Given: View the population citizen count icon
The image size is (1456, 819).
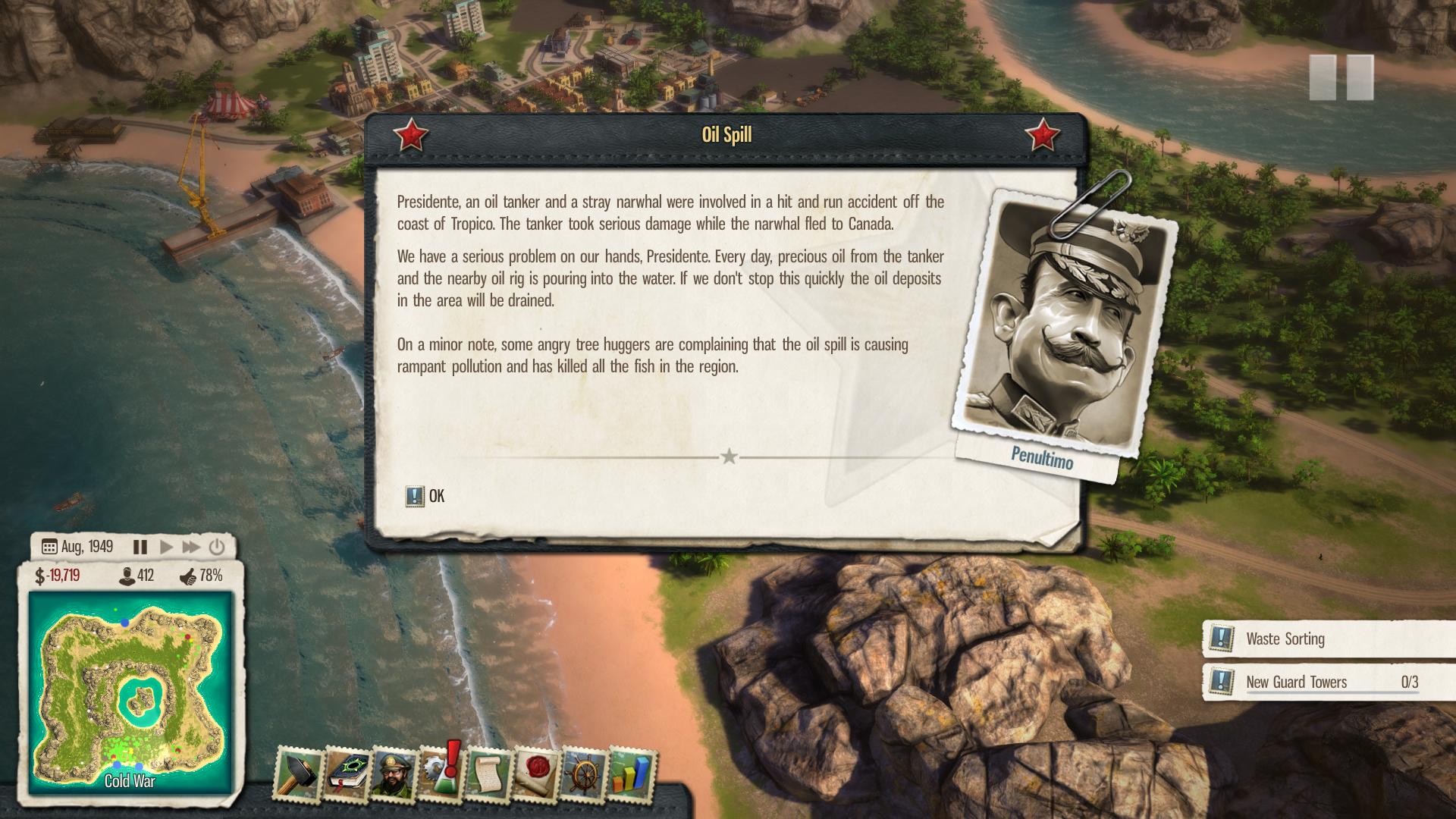Looking at the screenshot, I should 127,576.
